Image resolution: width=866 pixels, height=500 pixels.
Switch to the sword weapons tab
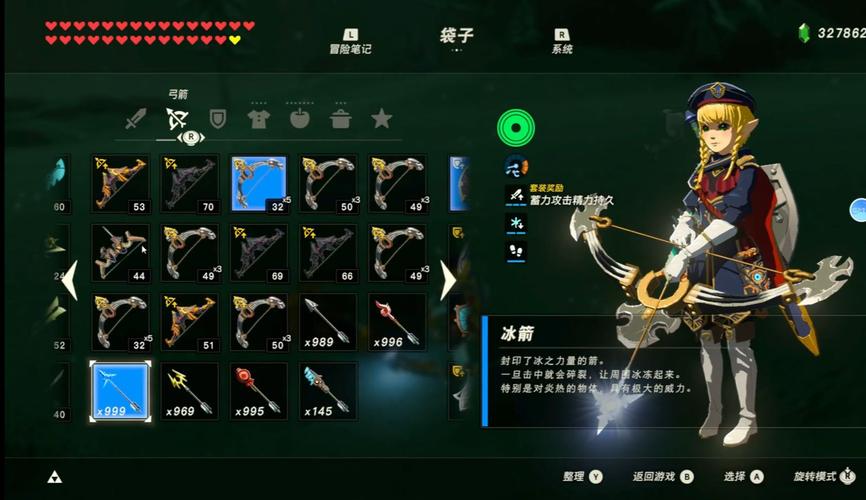(x=136, y=121)
